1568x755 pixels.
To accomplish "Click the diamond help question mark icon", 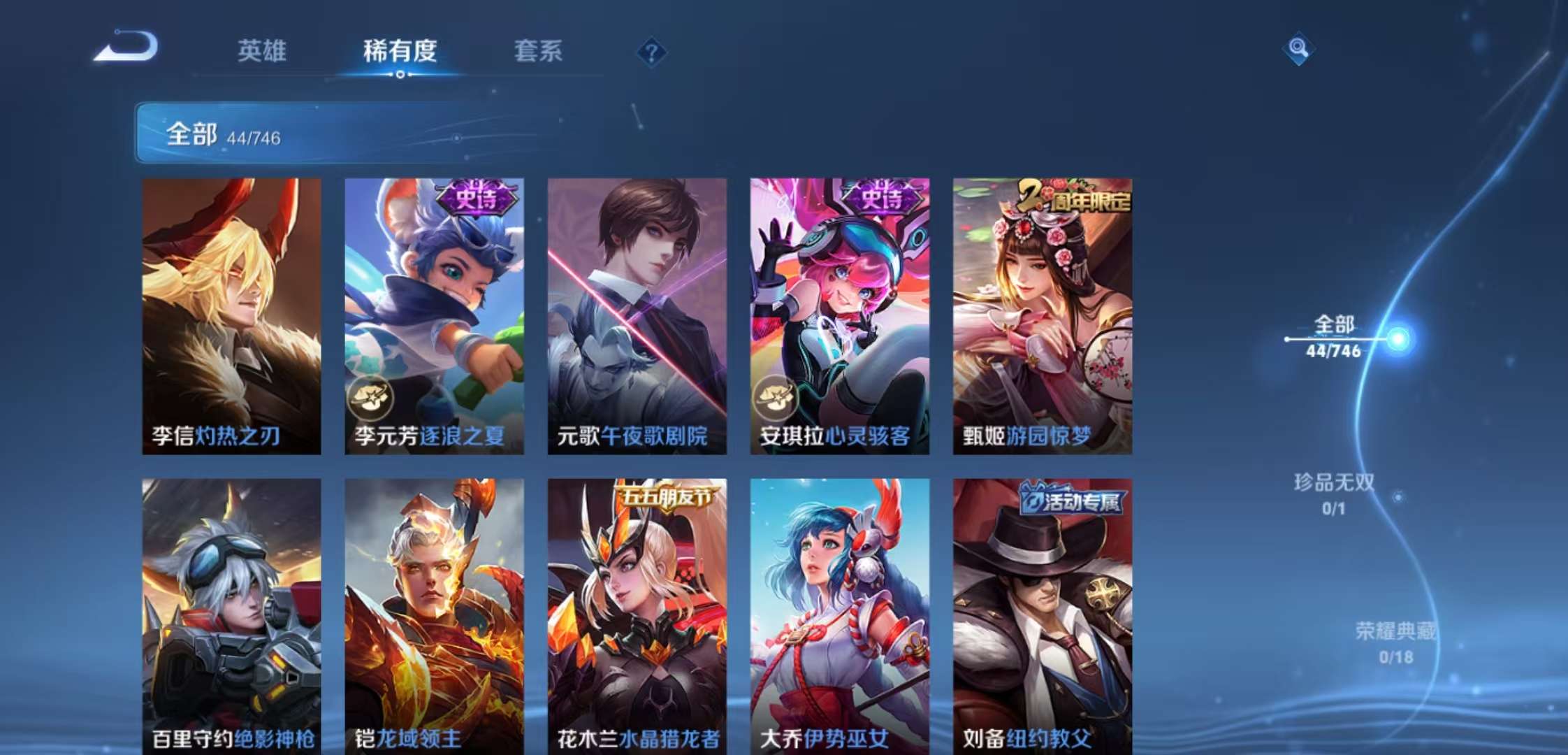I will pos(651,51).
